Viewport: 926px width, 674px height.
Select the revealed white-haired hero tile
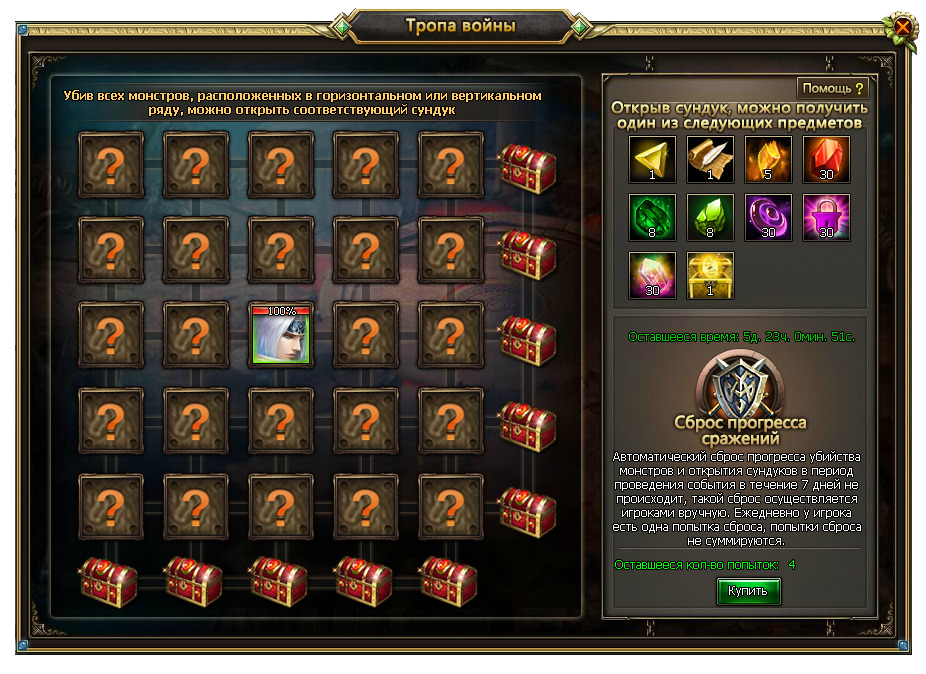coord(281,334)
